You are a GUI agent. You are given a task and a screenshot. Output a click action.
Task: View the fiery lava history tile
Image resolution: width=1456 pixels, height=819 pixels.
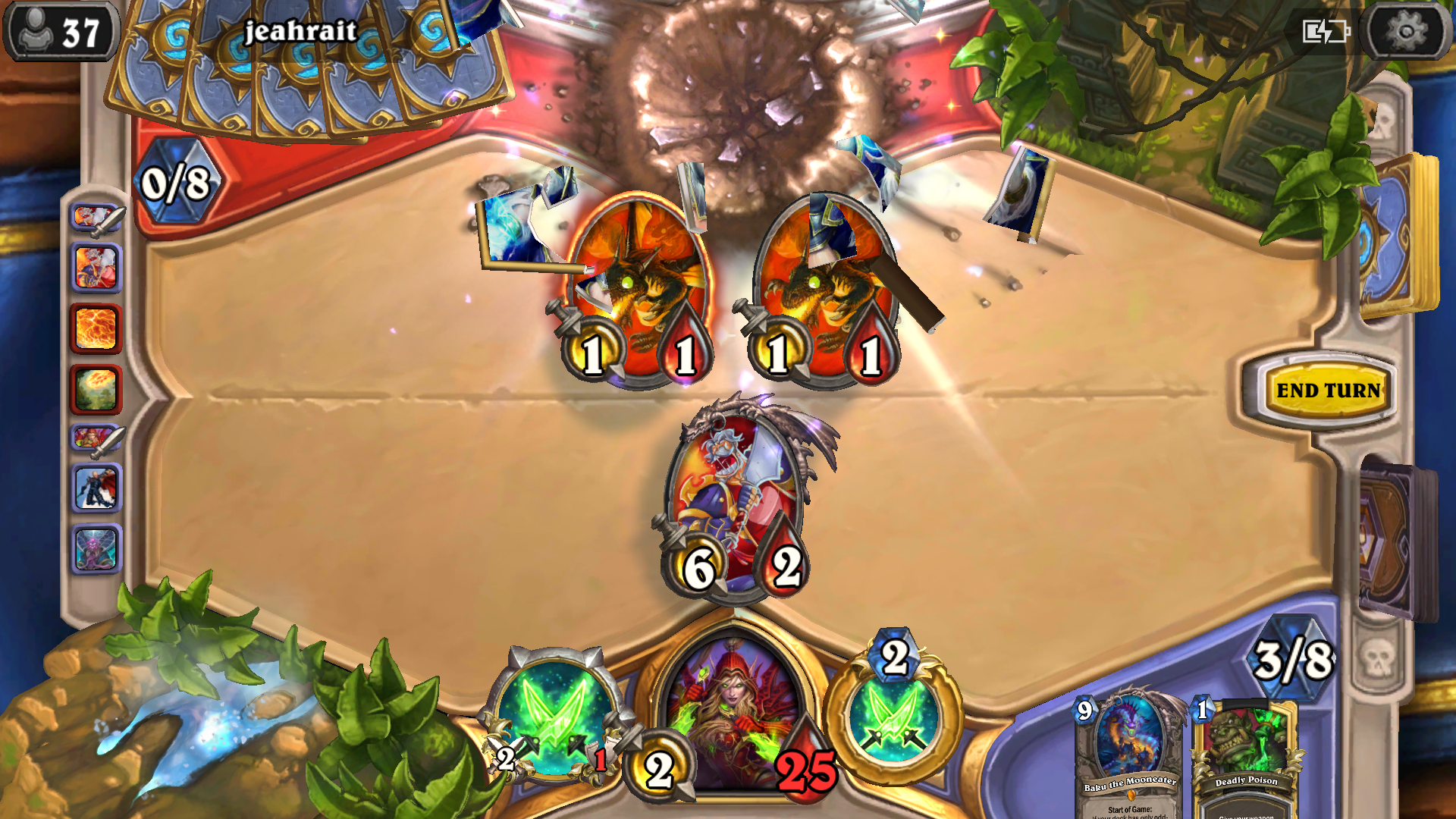point(96,328)
